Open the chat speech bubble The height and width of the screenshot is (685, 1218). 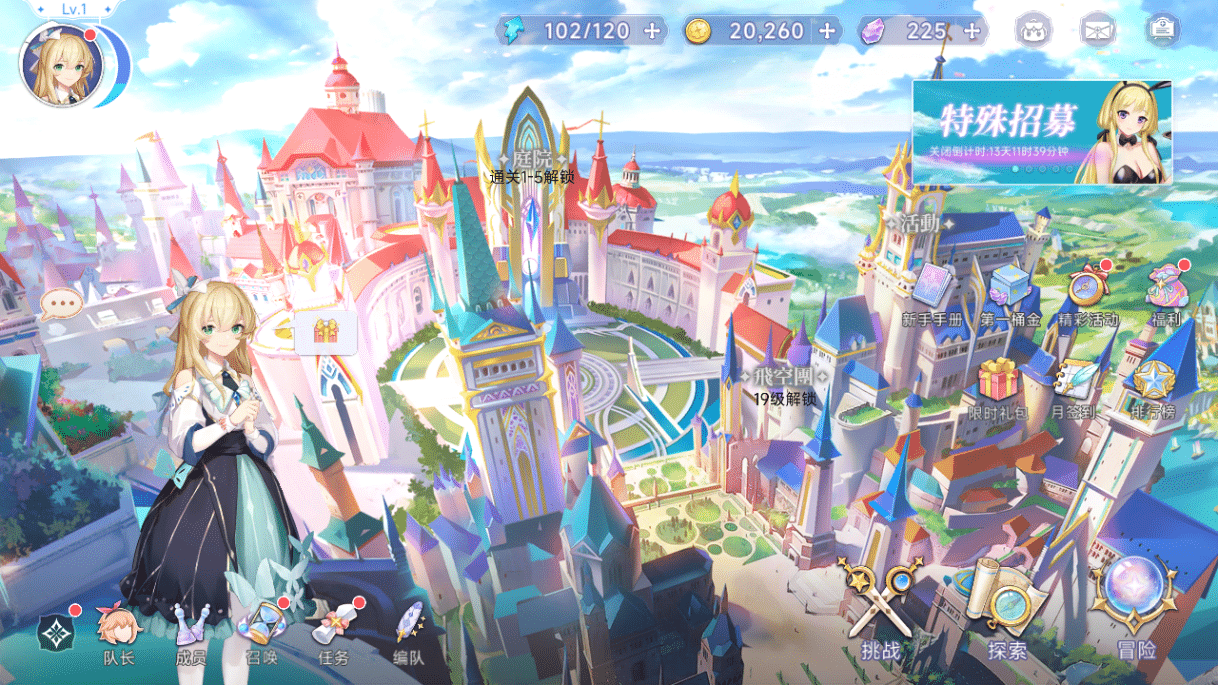[62, 303]
